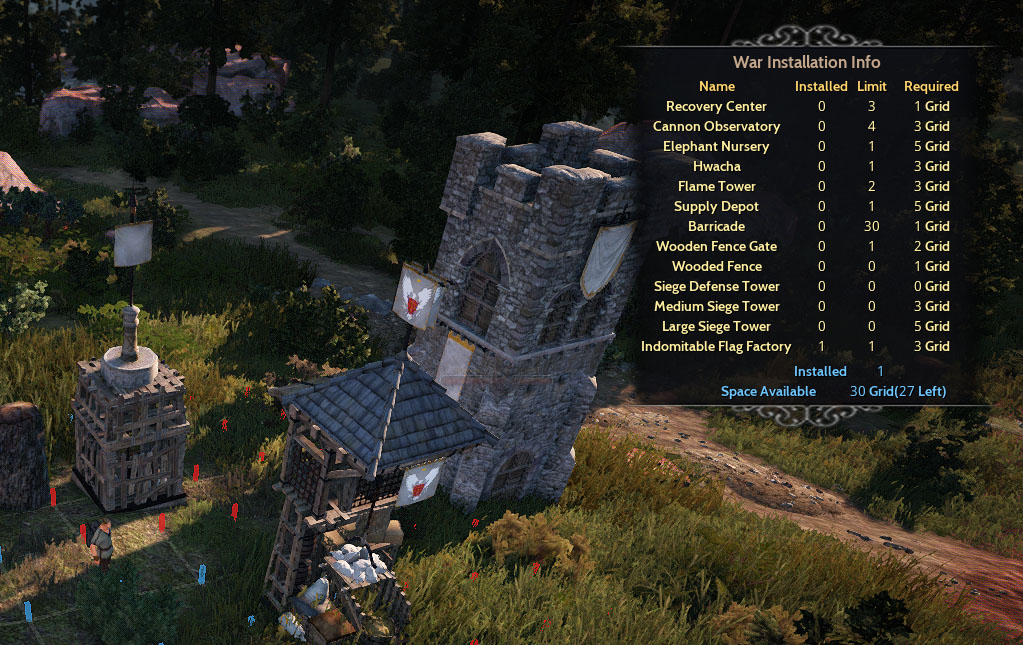Image resolution: width=1023 pixels, height=645 pixels.
Task: Click the Wooden Fence Gate entry
Action: pyautogui.click(x=716, y=246)
